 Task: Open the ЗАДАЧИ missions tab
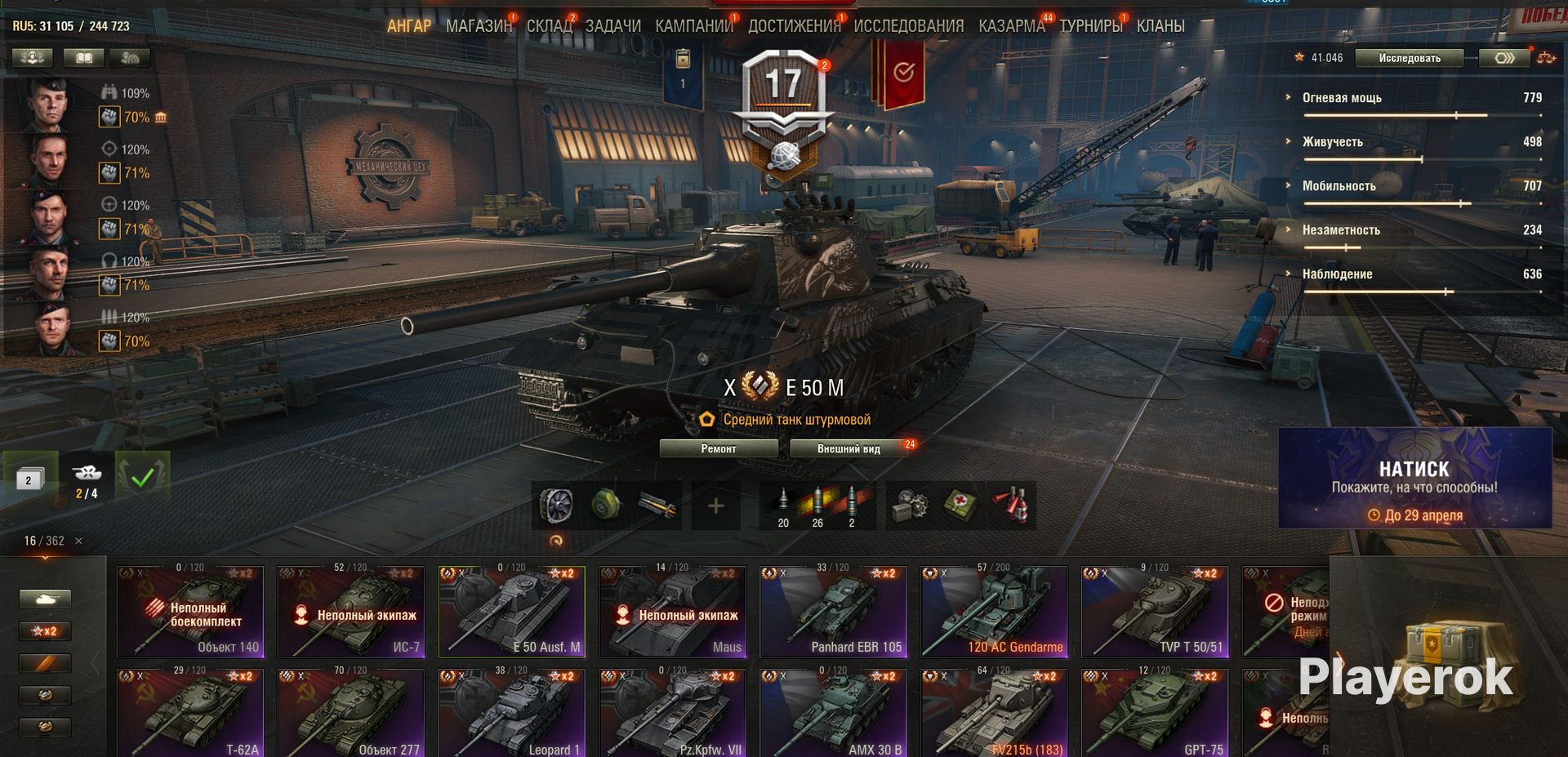coord(612,26)
